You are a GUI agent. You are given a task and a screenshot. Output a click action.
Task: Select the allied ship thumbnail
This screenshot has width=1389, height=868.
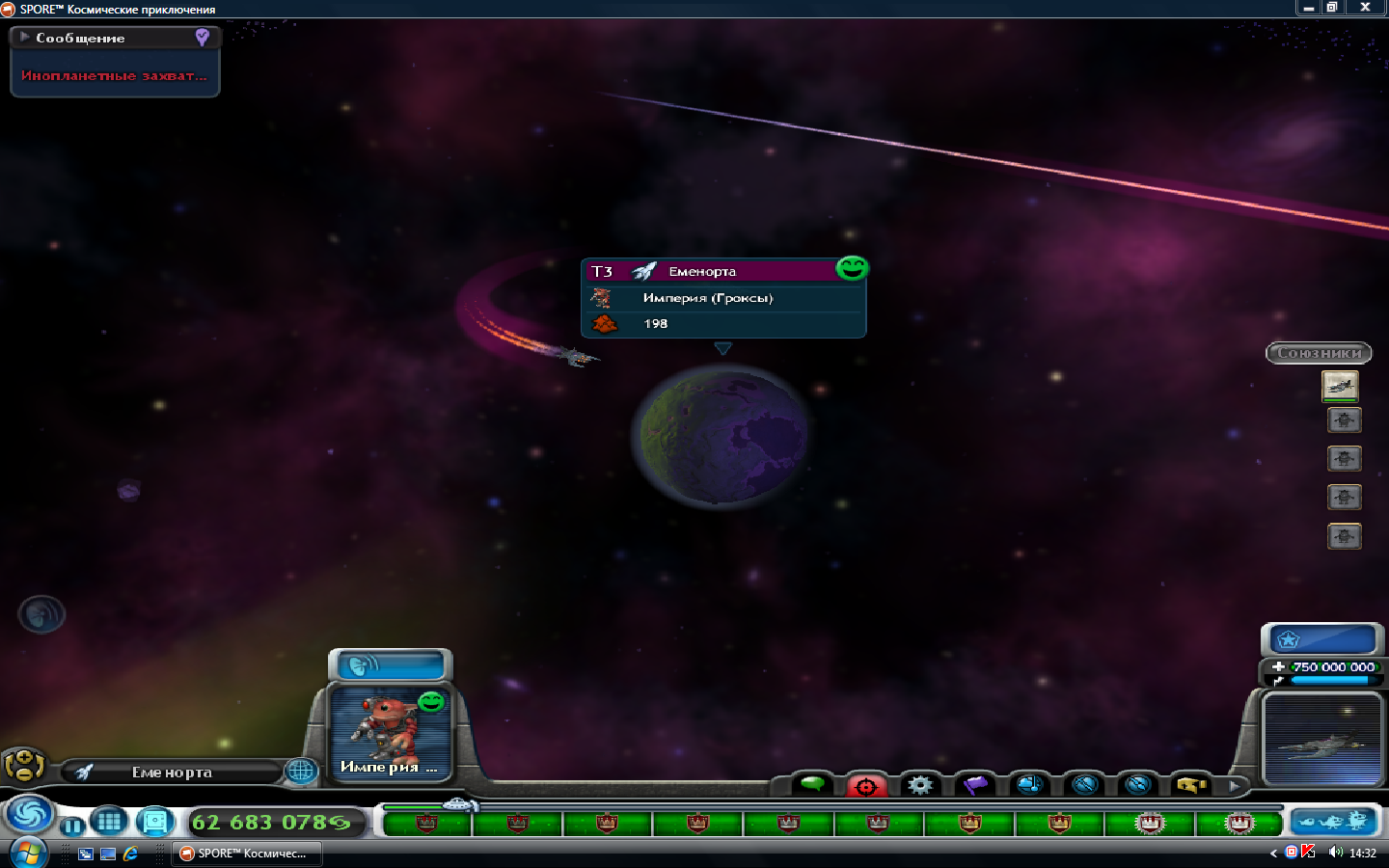pyautogui.click(x=1340, y=386)
